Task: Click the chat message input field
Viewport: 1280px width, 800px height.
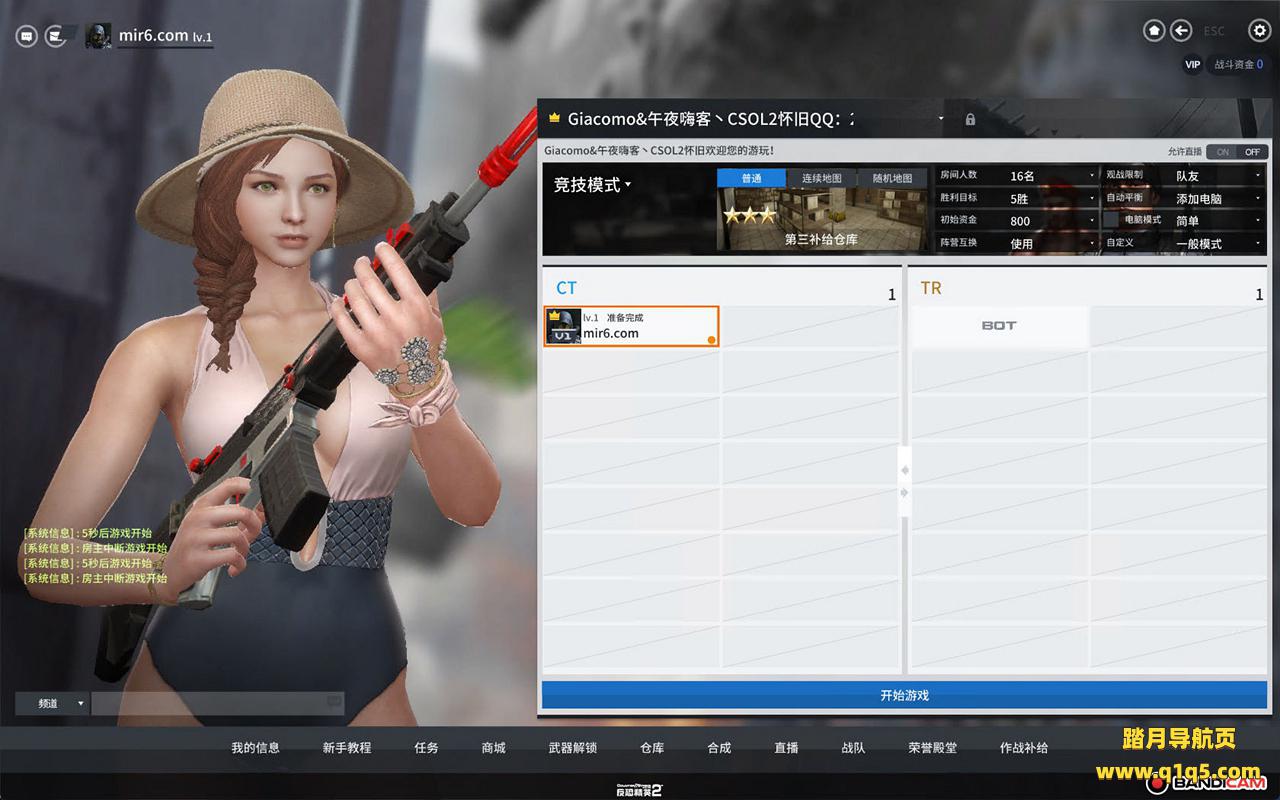Action: 210,703
